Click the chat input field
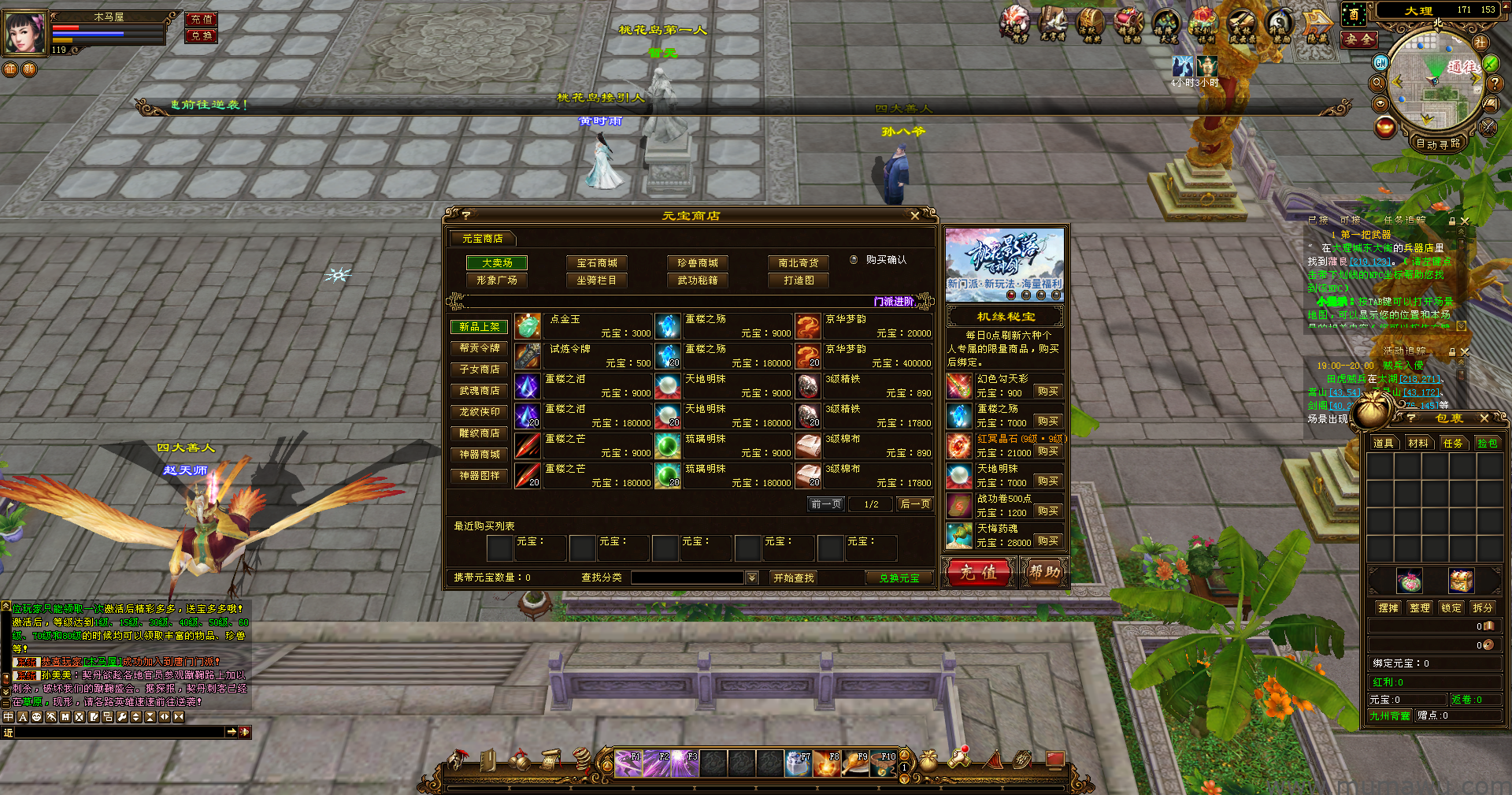Screen dimensions: 1512x795 pyautogui.click(x=120, y=733)
